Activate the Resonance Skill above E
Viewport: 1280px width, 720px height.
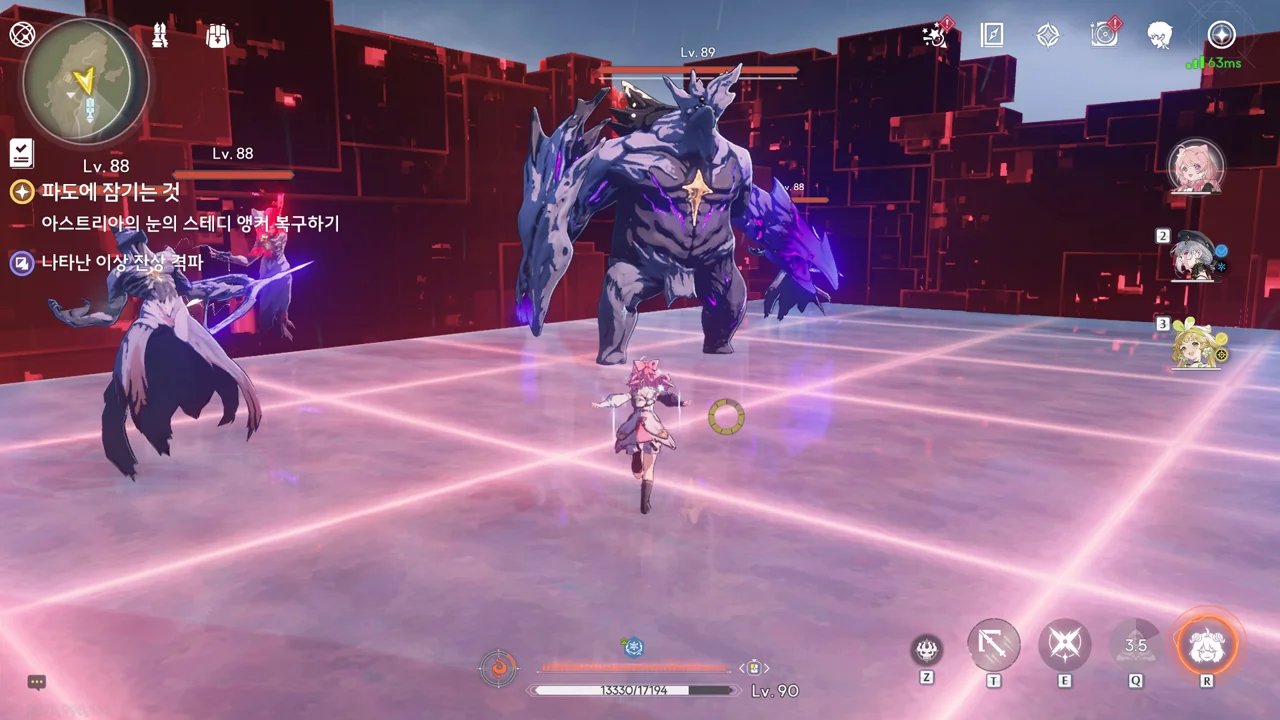1064,645
